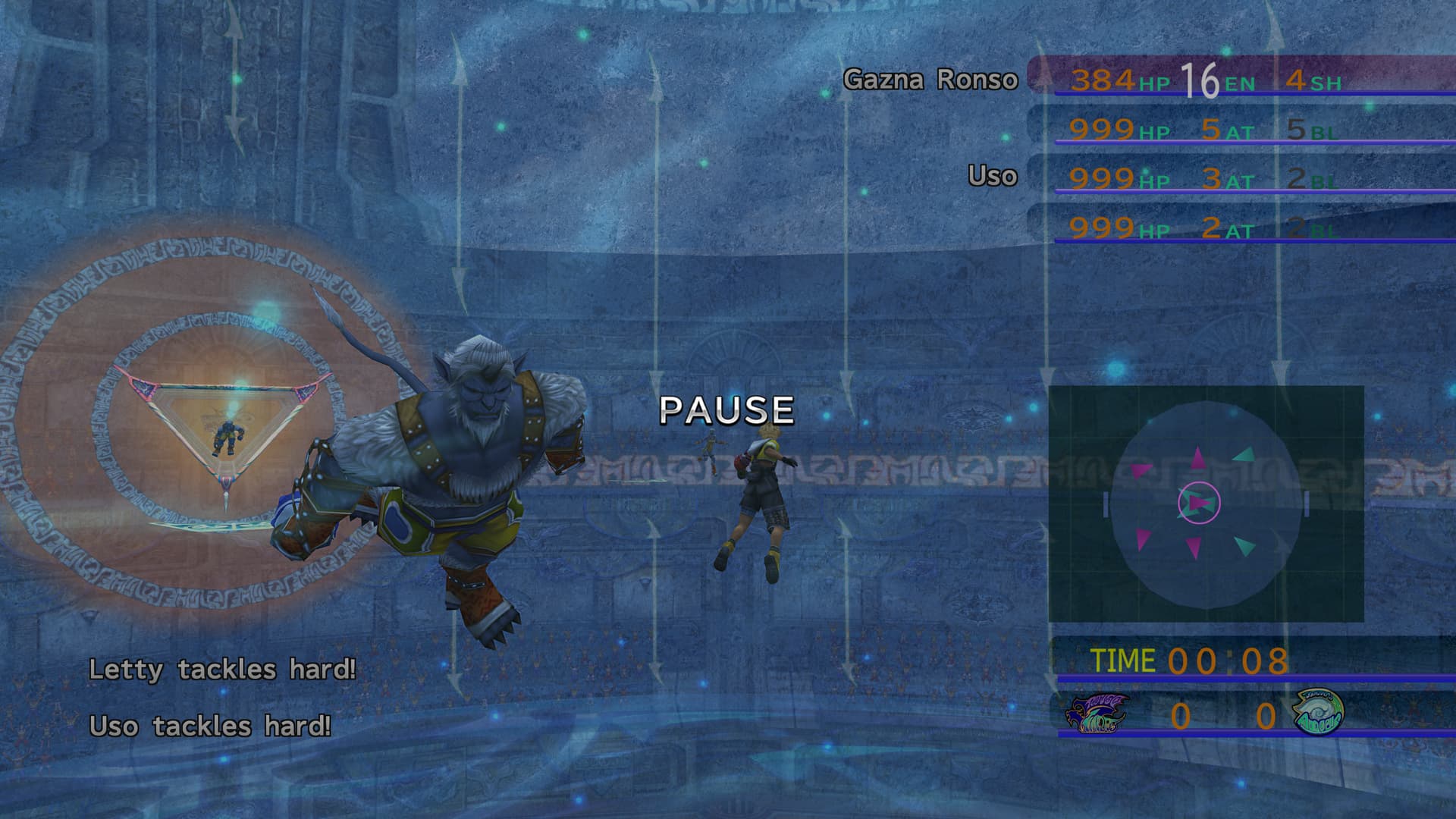1456x819 pixels.
Task: Click the blitzball radar minimap
Action: click(1206, 504)
